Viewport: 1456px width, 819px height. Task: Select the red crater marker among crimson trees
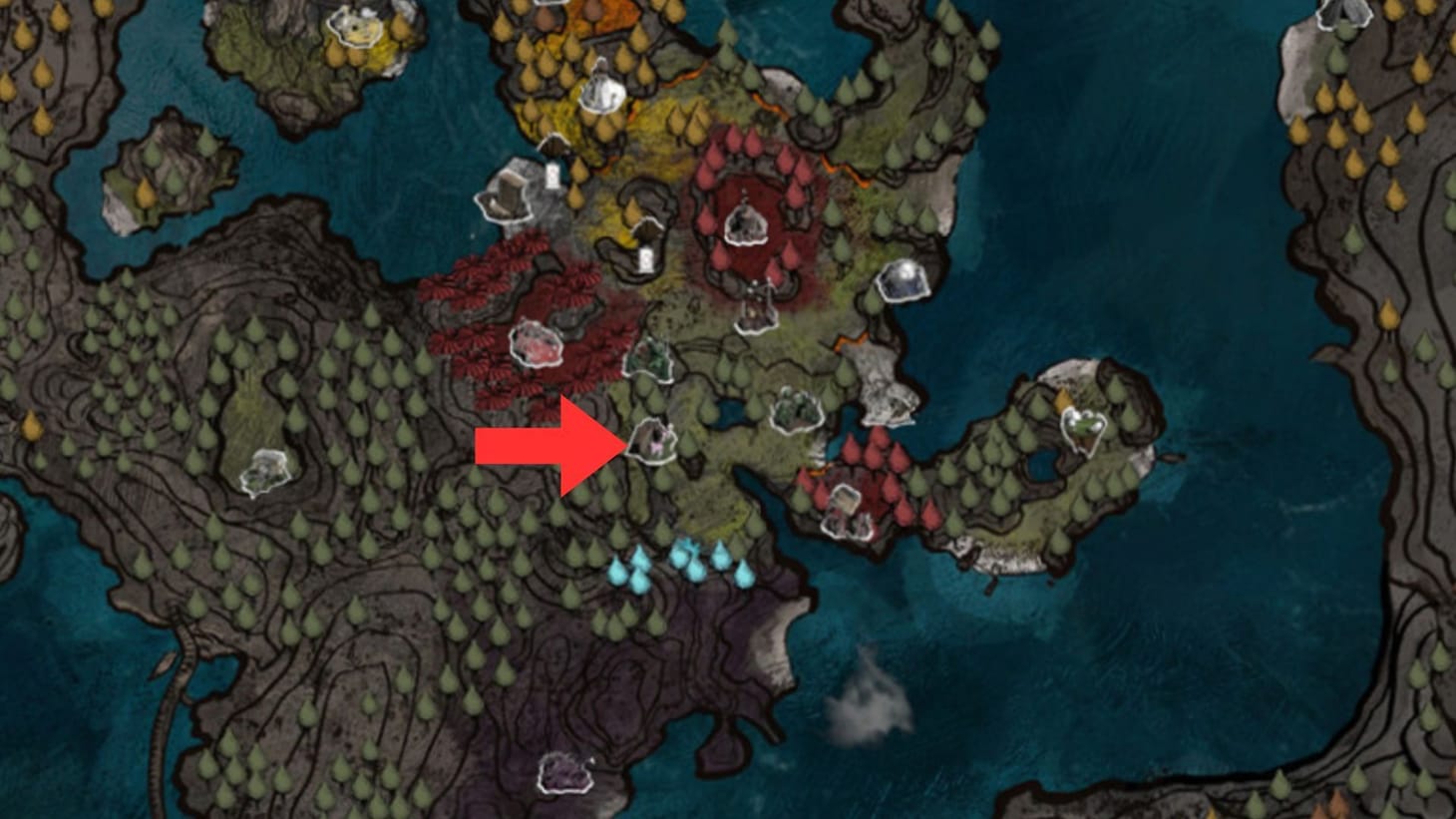click(746, 224)
